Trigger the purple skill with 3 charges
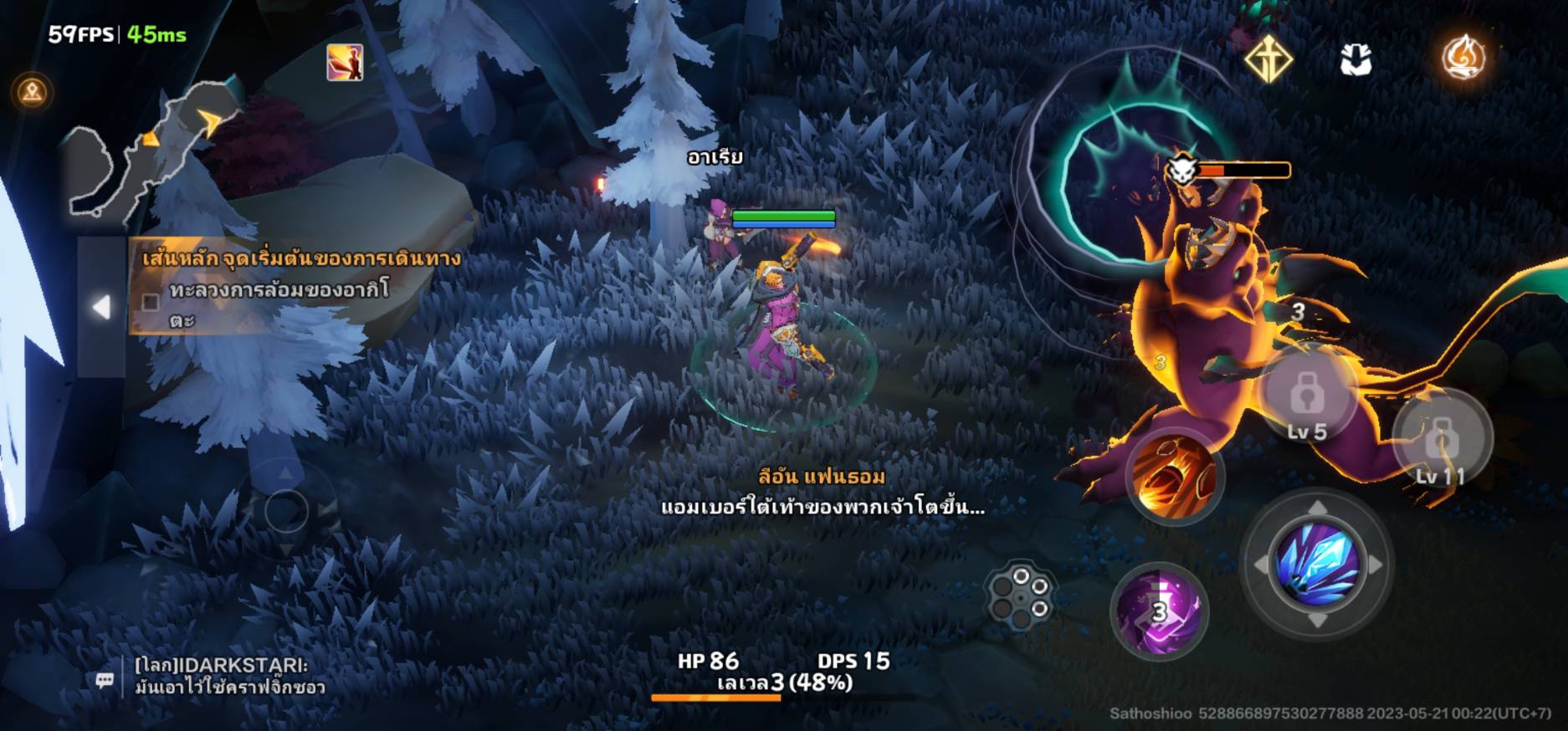 (1160, 611)
